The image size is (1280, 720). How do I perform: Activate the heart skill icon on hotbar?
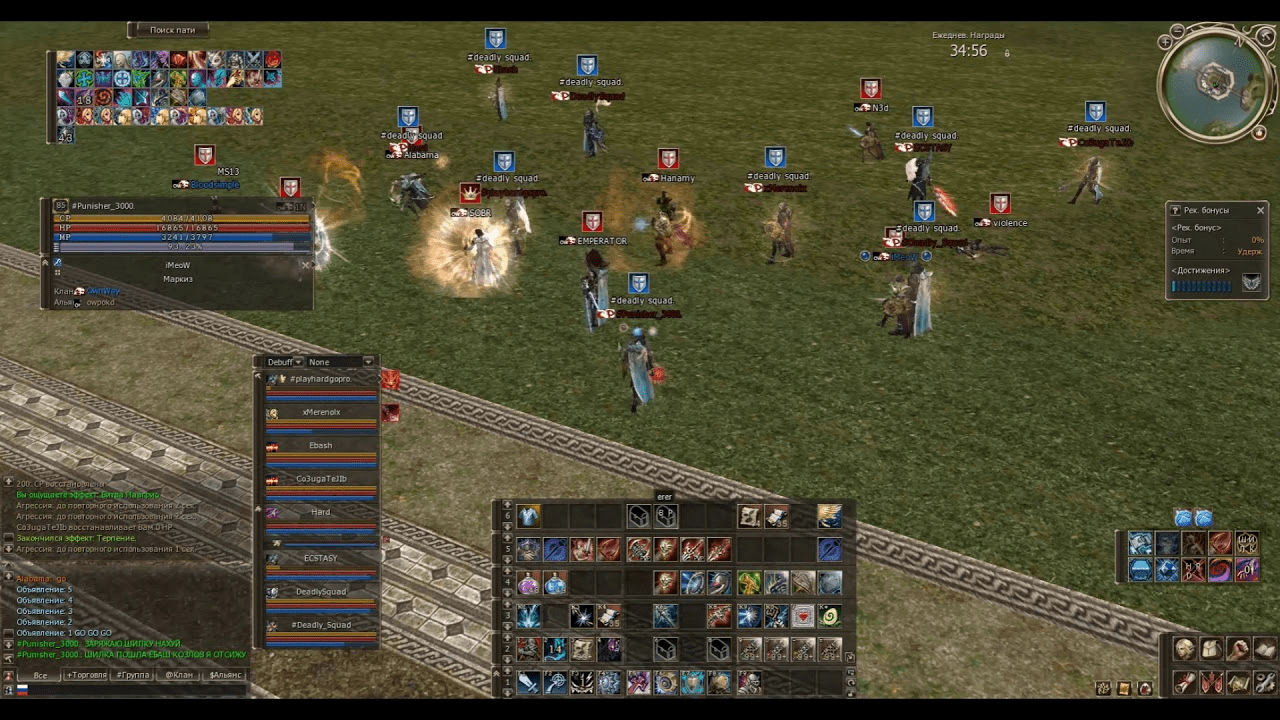(802, 616)
